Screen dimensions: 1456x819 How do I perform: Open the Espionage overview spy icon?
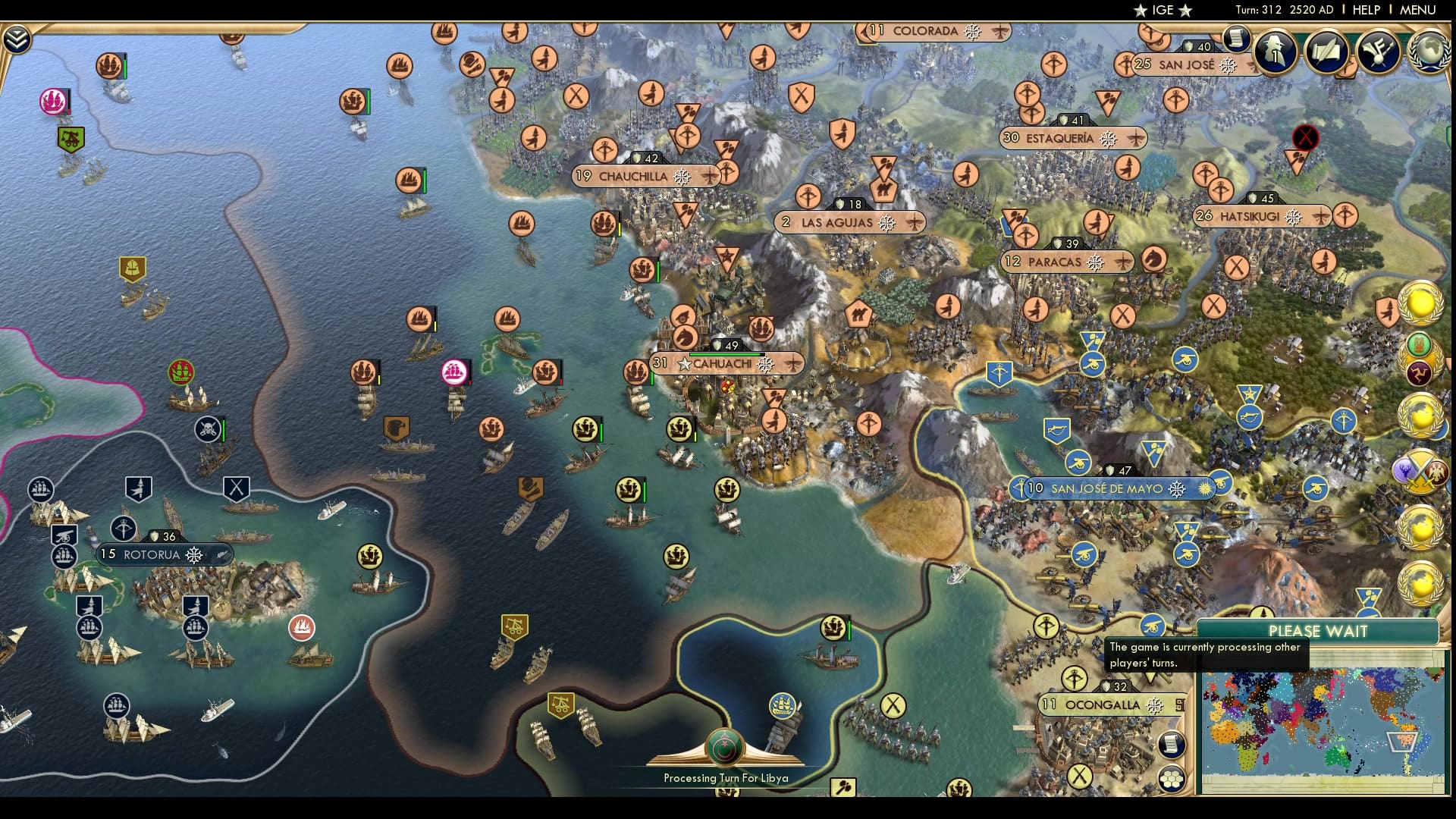(x=1275, y=53)
